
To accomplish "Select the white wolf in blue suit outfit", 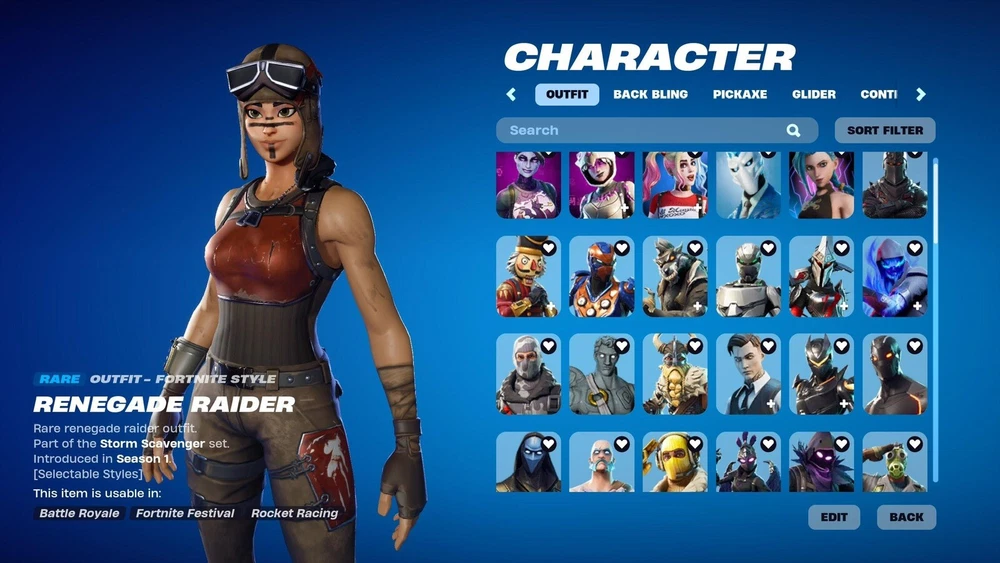I will click(748, 185).
